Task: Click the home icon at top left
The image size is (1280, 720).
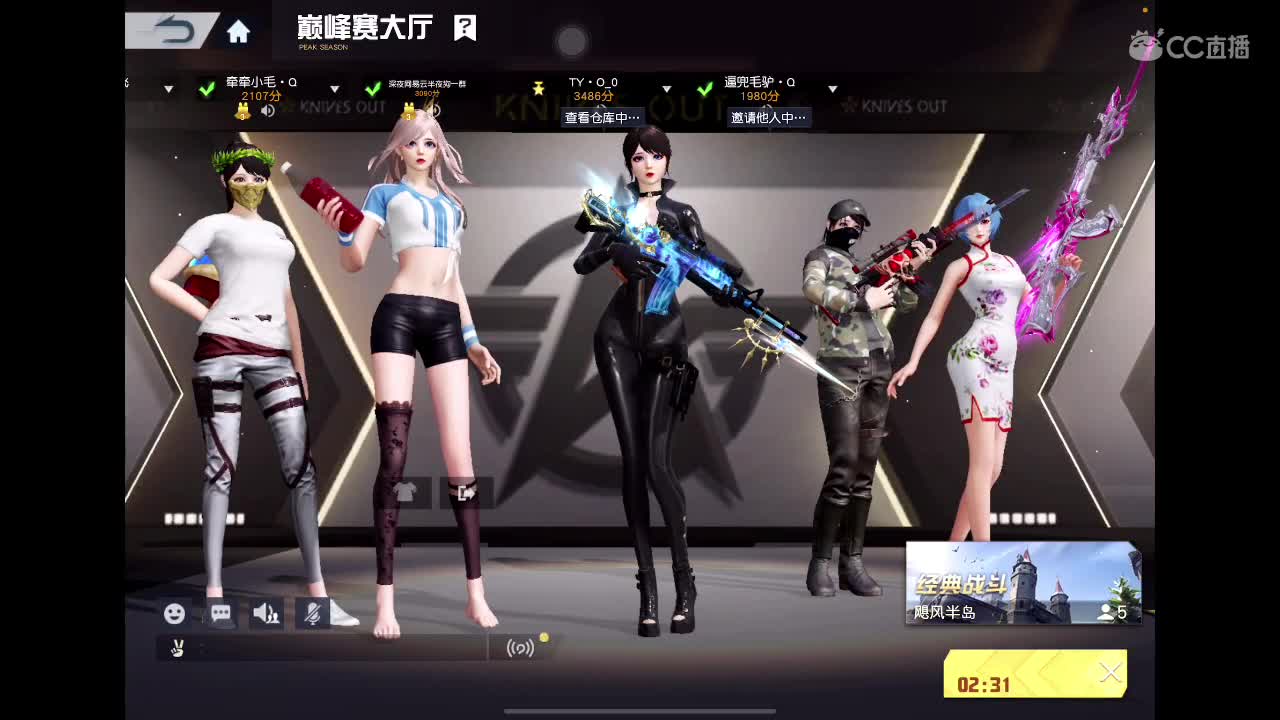Action: [236, 30]
